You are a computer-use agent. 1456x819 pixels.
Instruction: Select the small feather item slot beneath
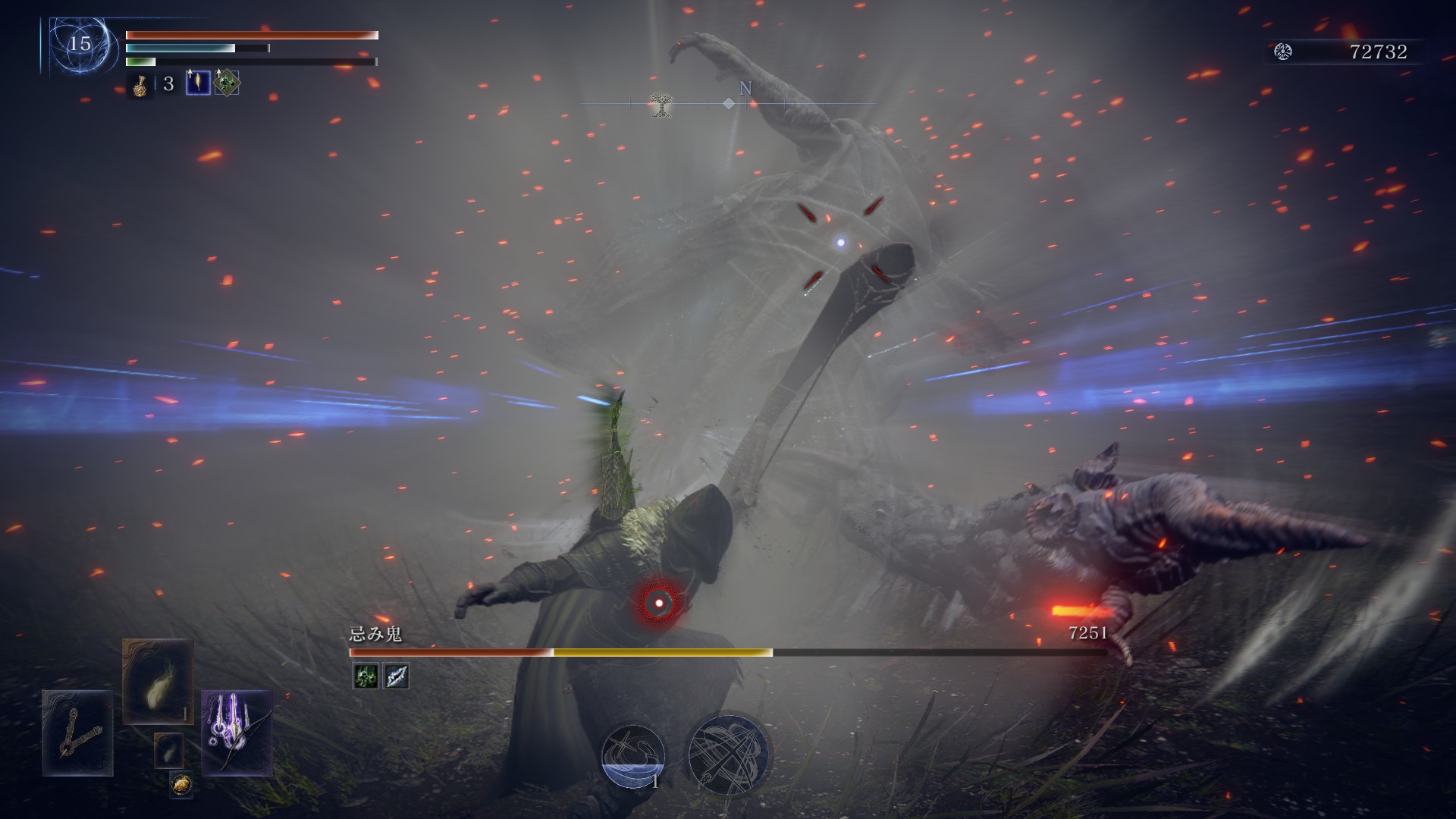pos(168,751)
